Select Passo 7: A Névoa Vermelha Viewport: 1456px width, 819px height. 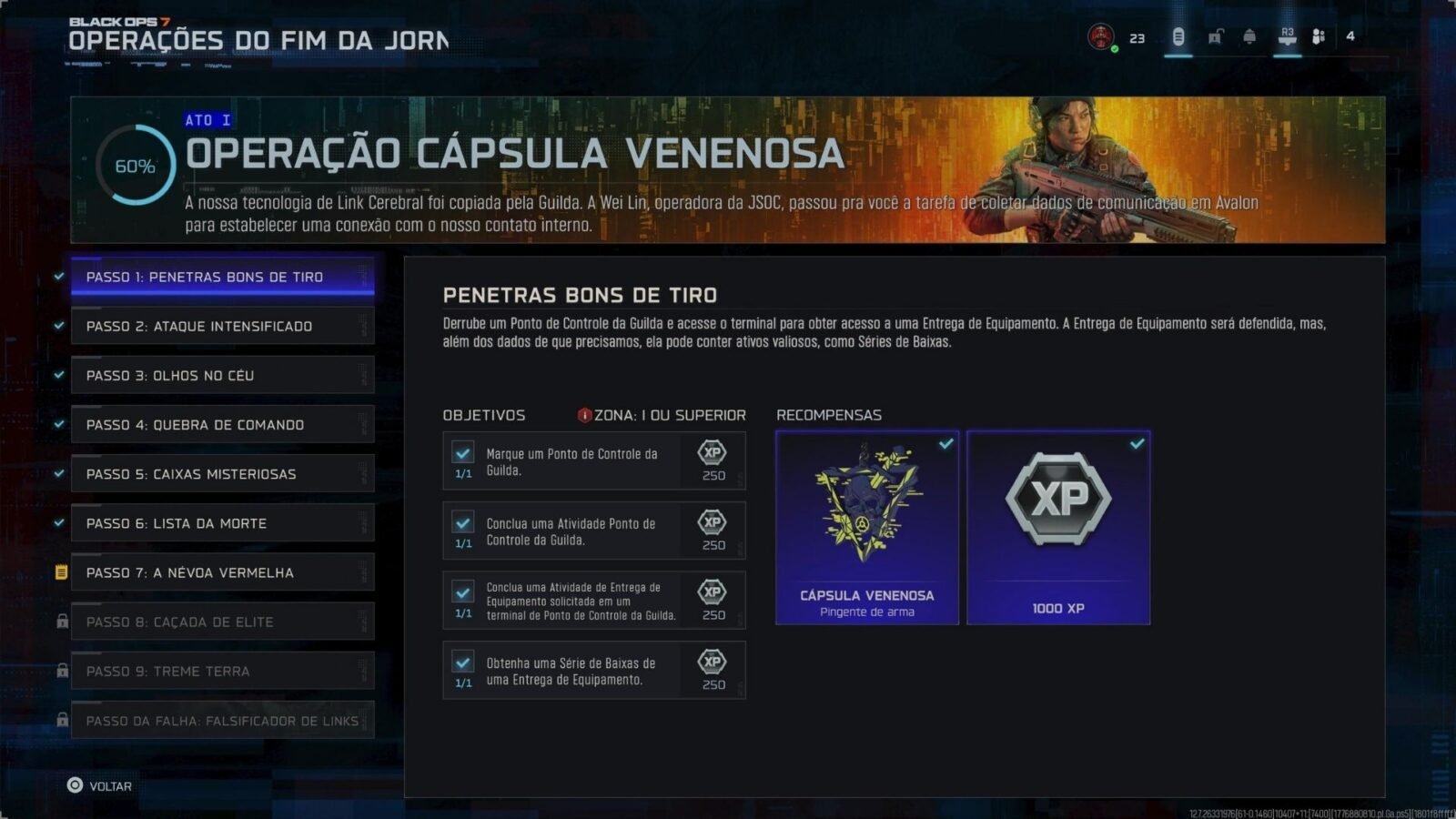(222, 572)
